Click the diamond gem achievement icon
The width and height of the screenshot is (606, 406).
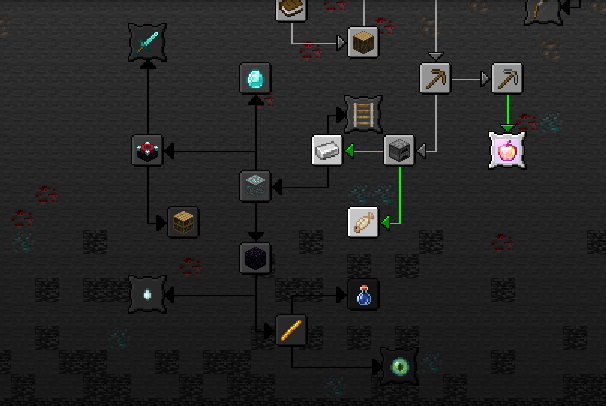point(256,78)
